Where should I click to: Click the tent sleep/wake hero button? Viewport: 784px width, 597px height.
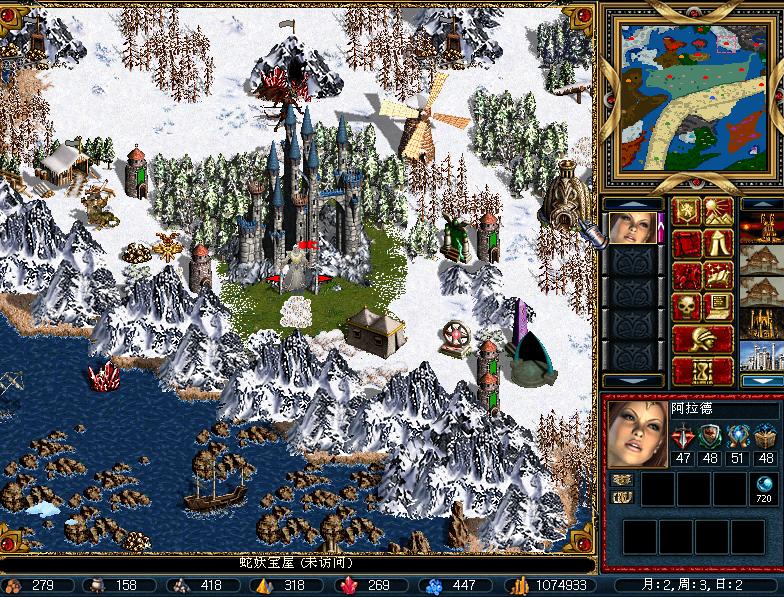click(718, 242)
